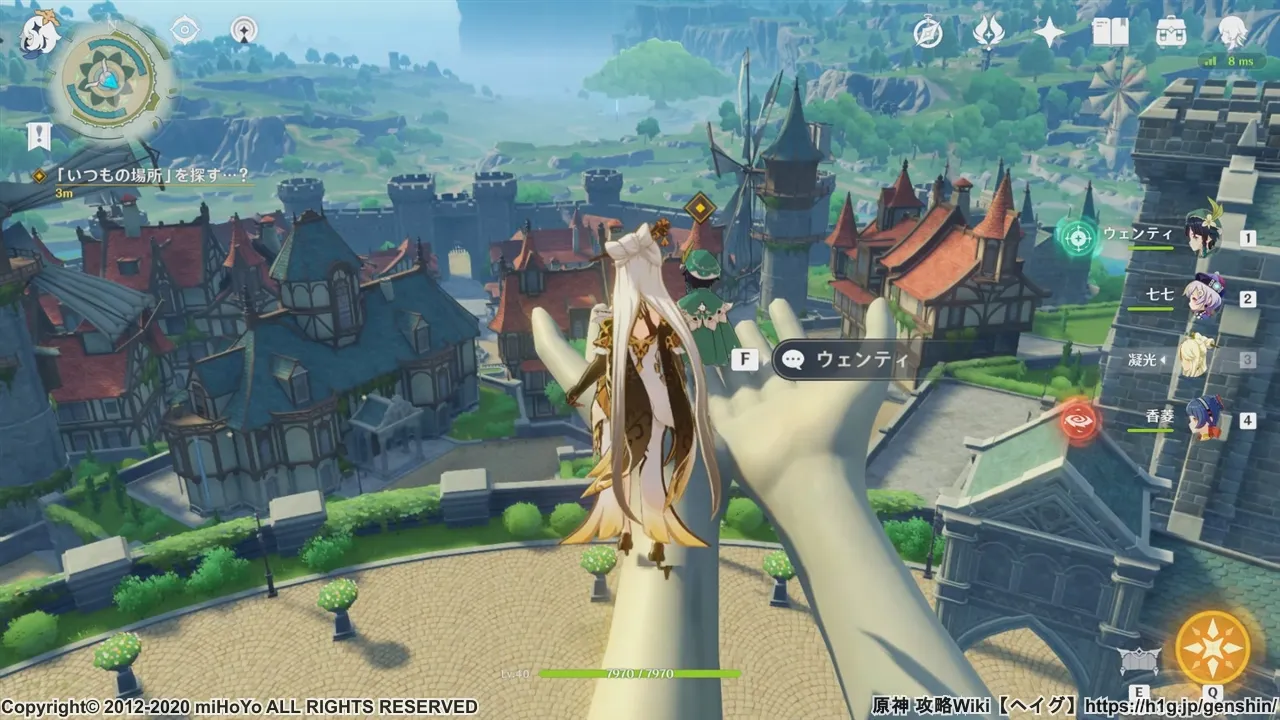Click the target reticle icon beside minimap
Screen dimensions: 1280x720
(x=185, y=30)
